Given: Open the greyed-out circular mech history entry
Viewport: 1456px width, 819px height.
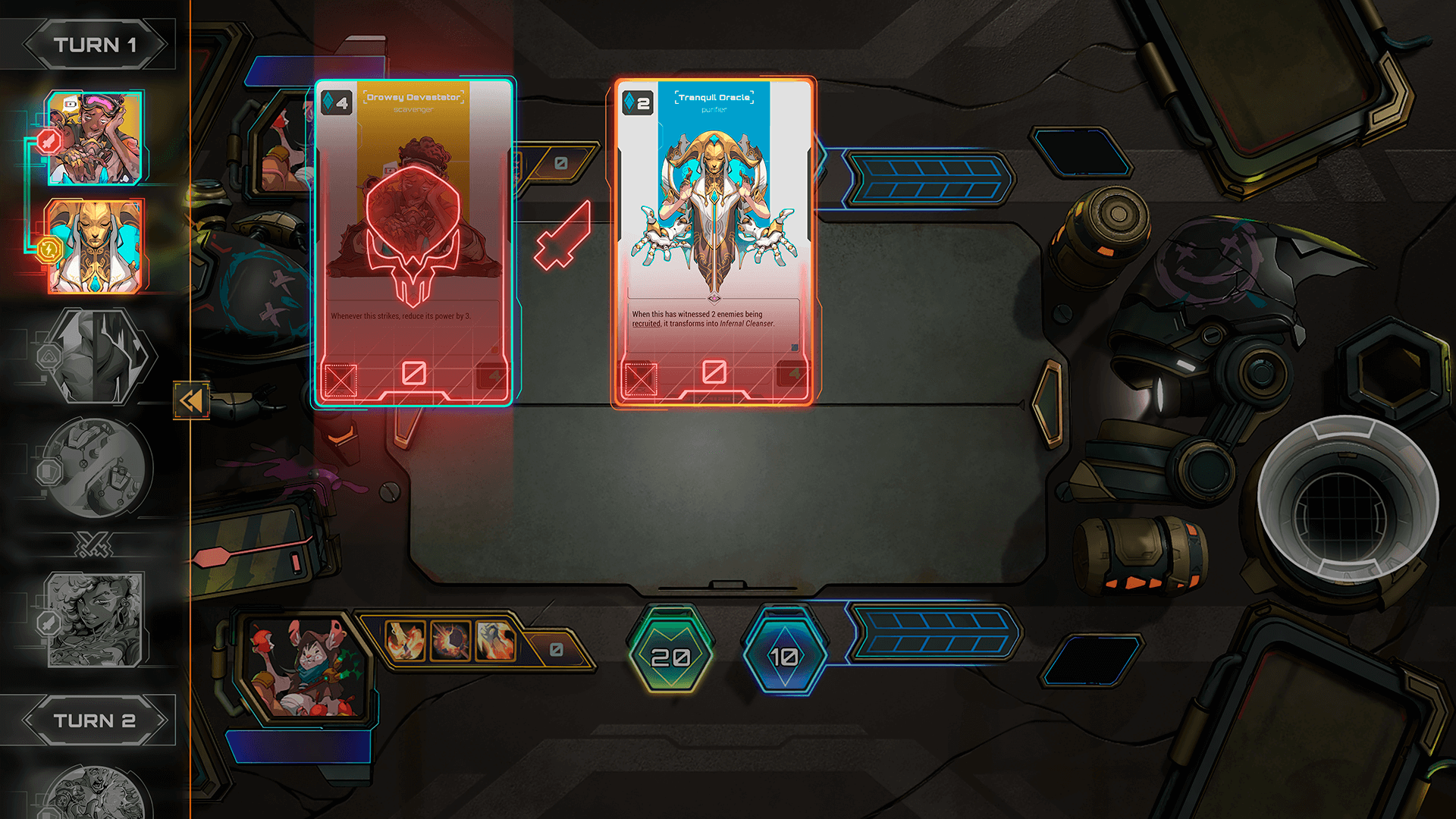Looking at the screenshot, I should coord(99,467).
